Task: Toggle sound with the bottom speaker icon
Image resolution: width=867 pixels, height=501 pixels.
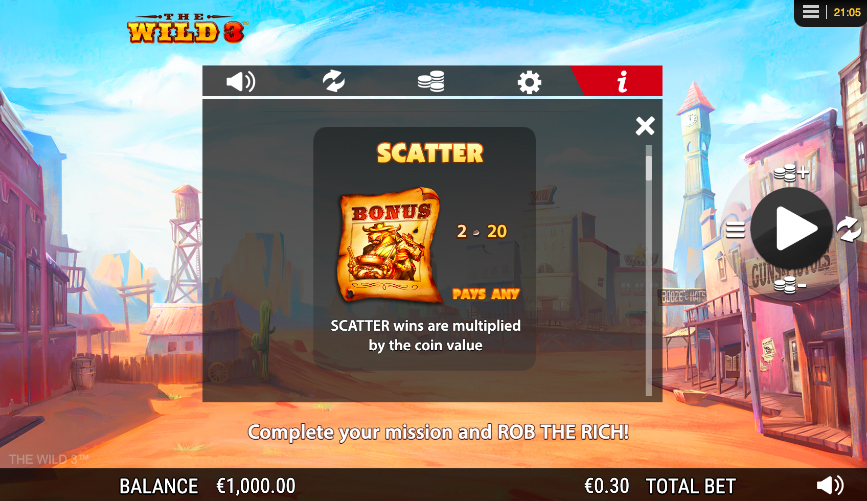Action: pyautogui.click(x=830, y=486)
